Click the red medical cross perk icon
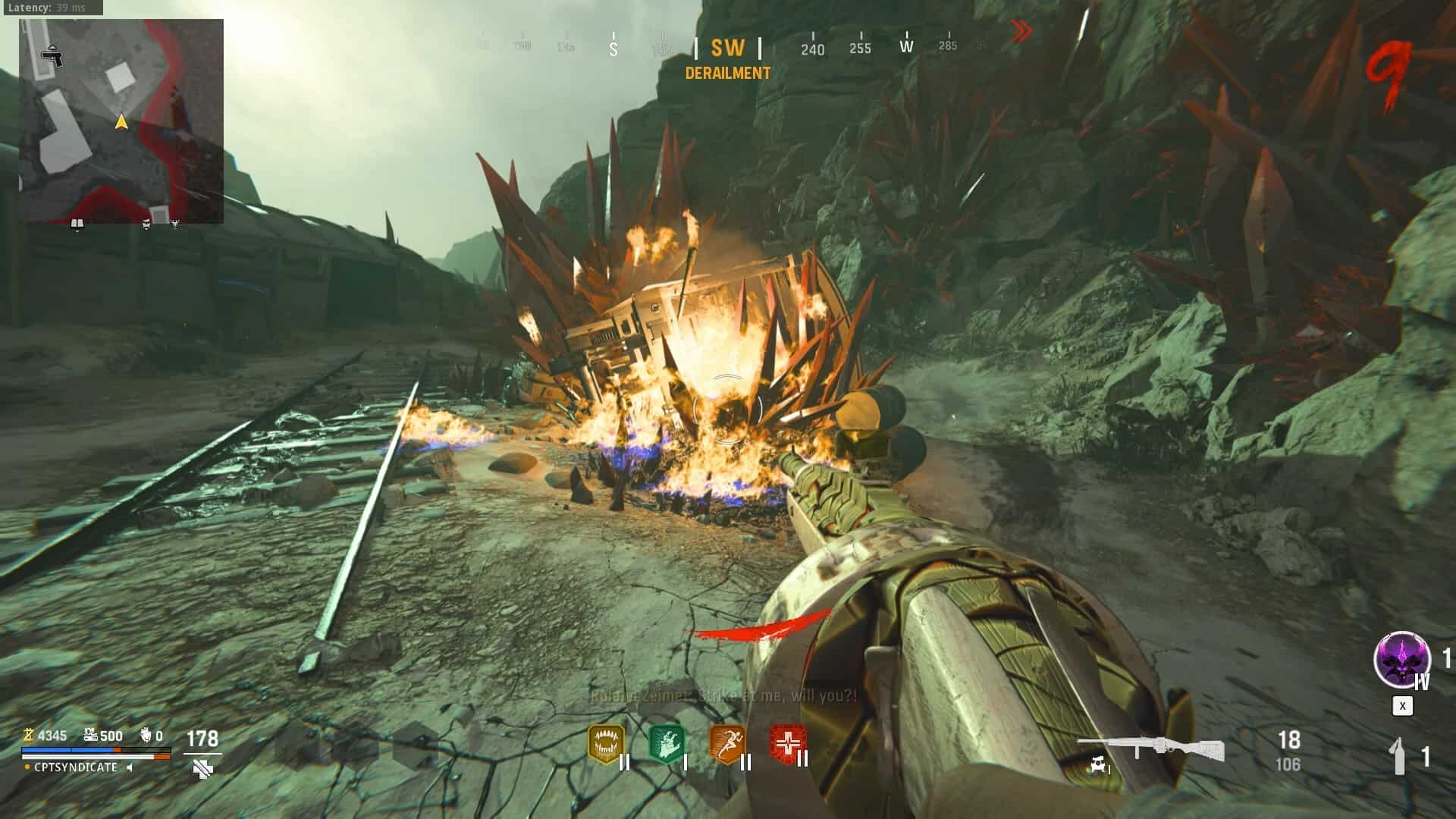This screenshot has width=1456, height=819. 787,743
